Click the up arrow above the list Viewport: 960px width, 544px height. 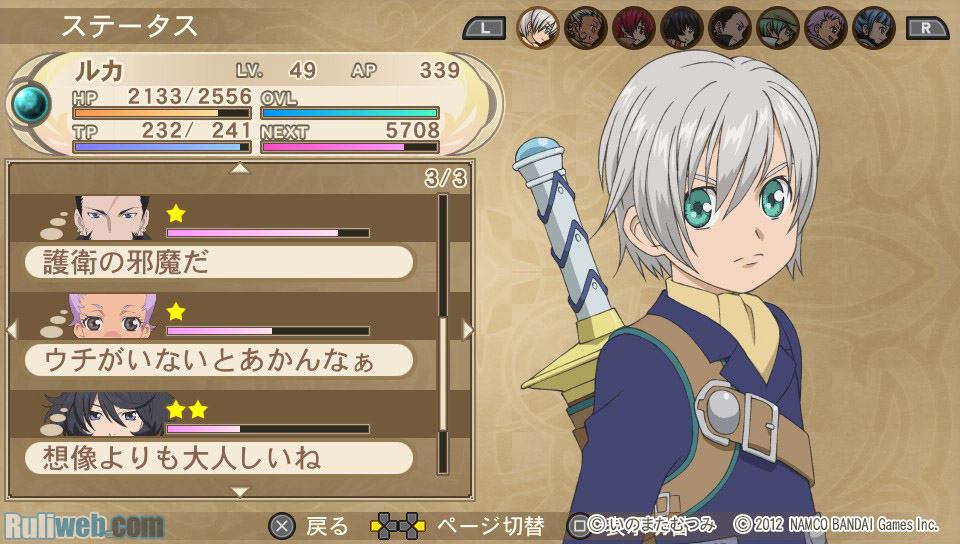[240, 169]
